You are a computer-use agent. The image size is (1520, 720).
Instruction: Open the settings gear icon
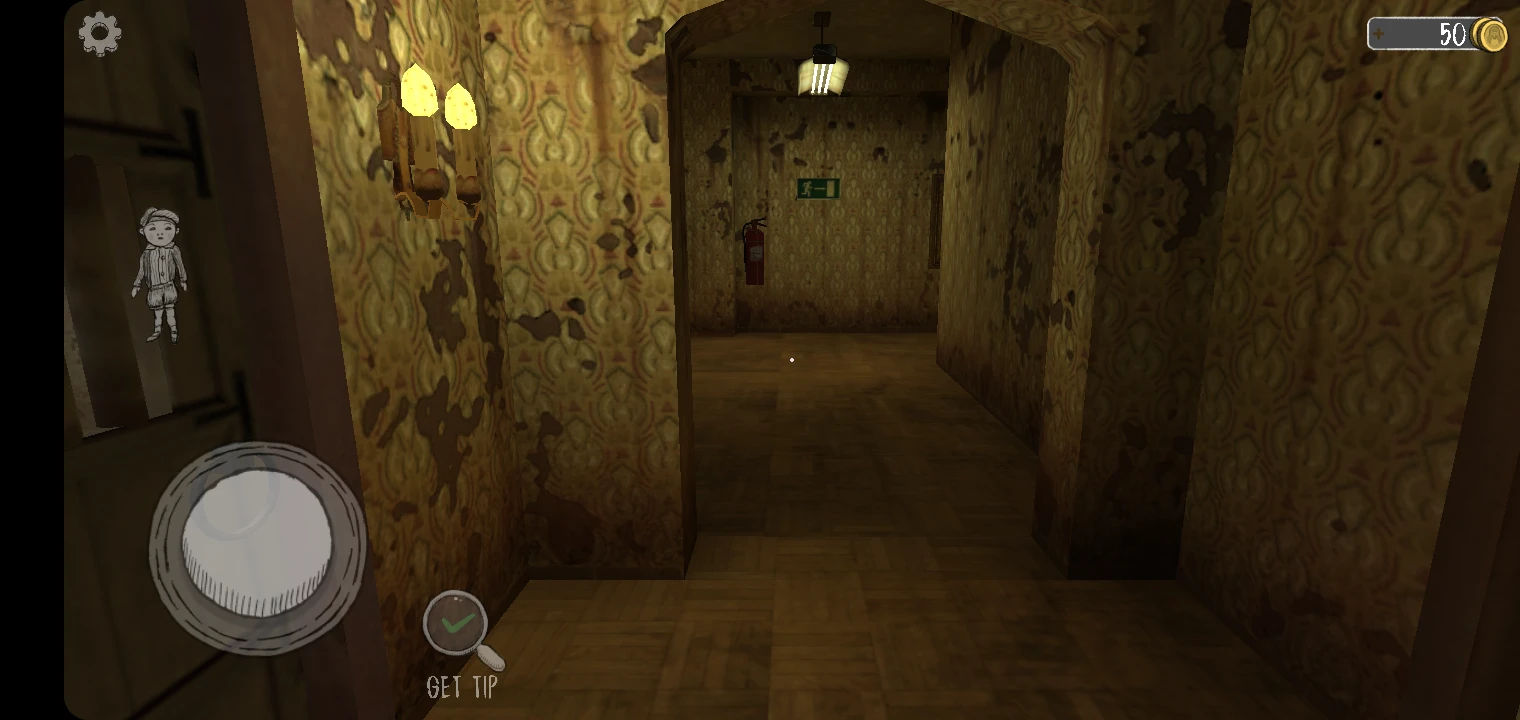98,33
